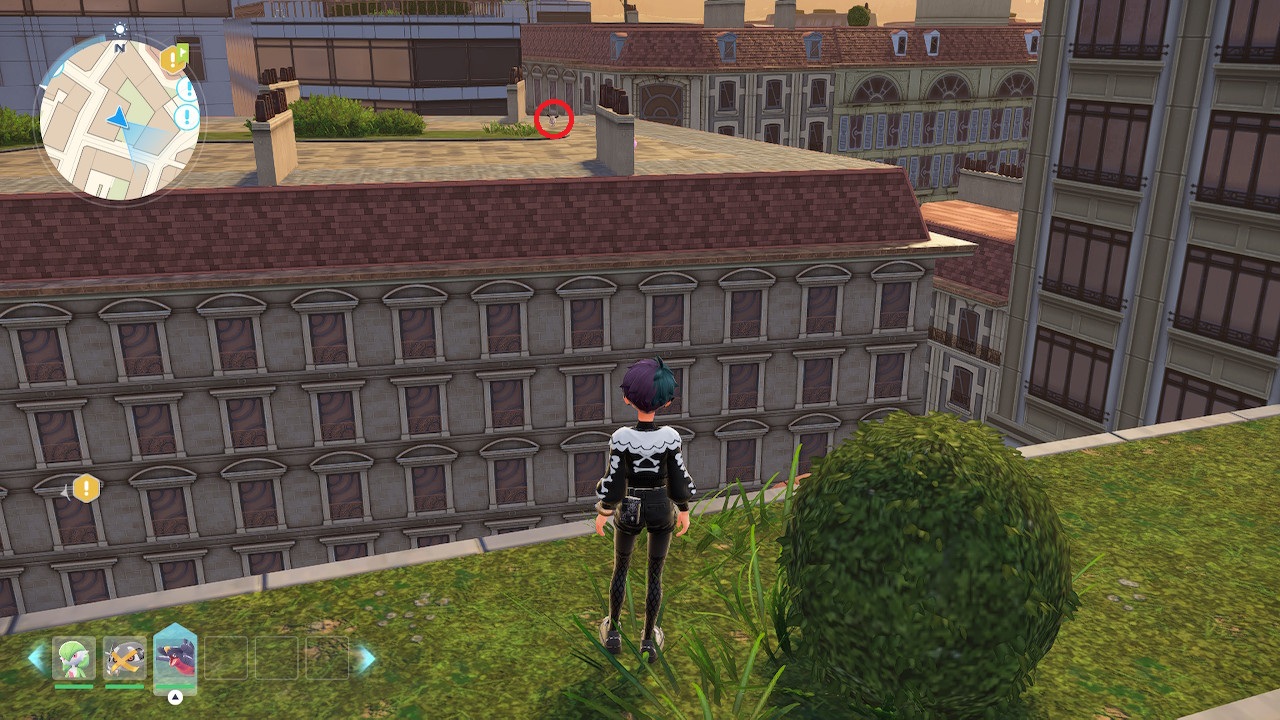Click the left arrow of the party bar
This screenshot has height=720, width=1280.
click(36, 658)
